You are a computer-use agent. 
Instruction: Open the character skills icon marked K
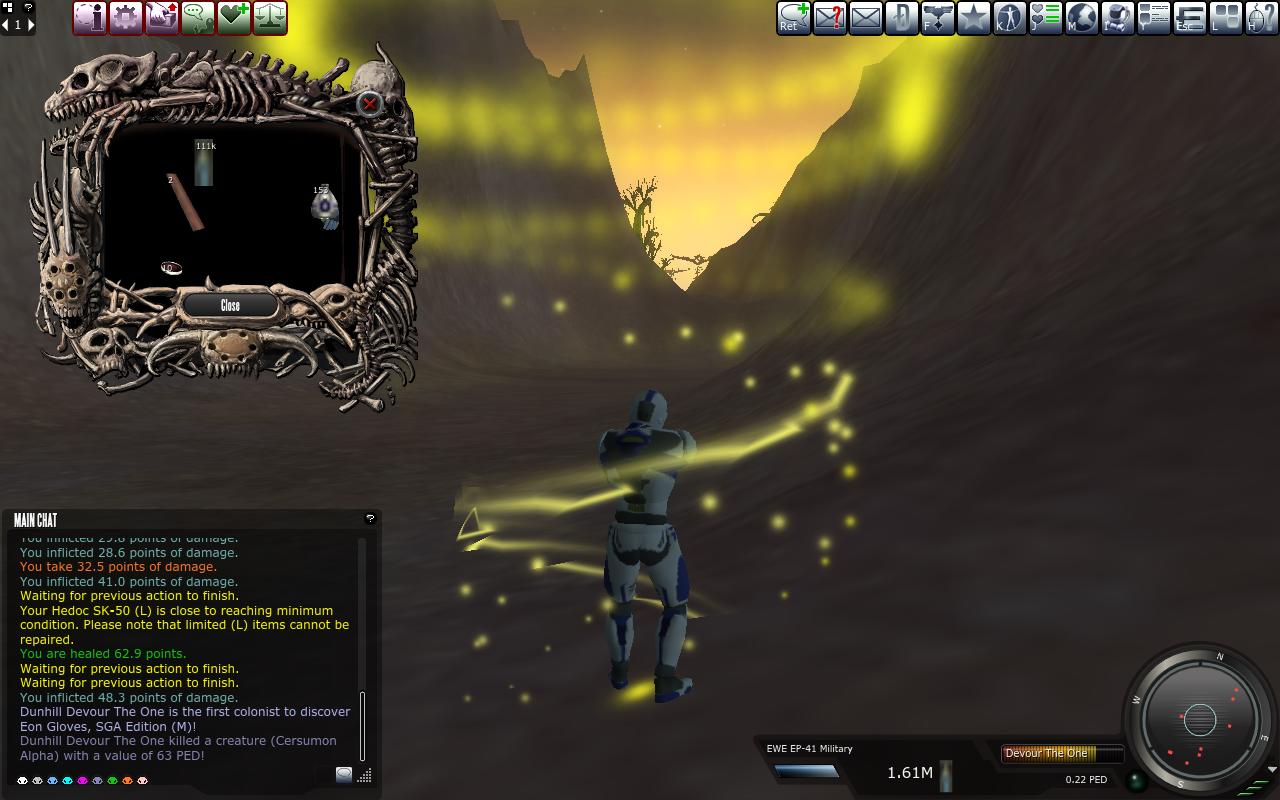1010,18
